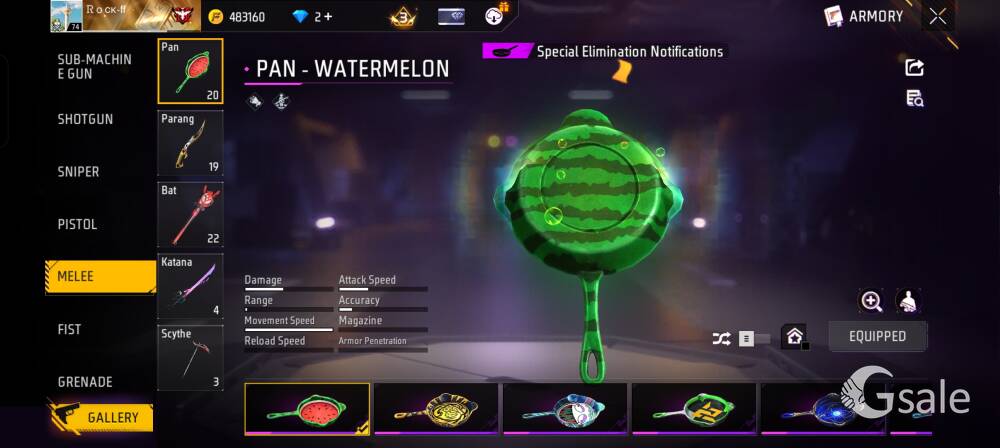
Task: Open the magnifying glass zoom preview
Action: click(871, 301)
